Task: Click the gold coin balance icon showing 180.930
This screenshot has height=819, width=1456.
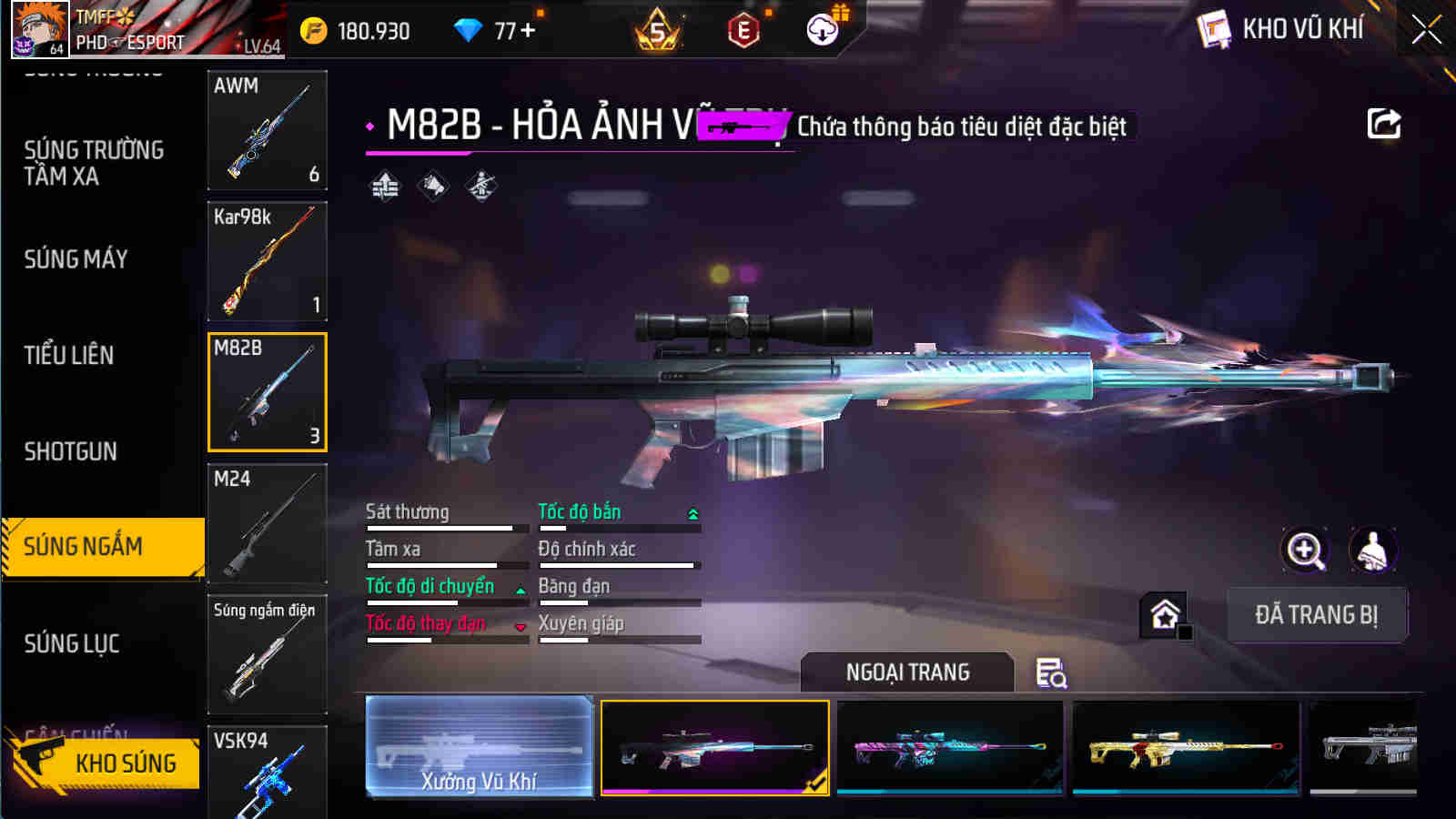Action: coord(313,29)
